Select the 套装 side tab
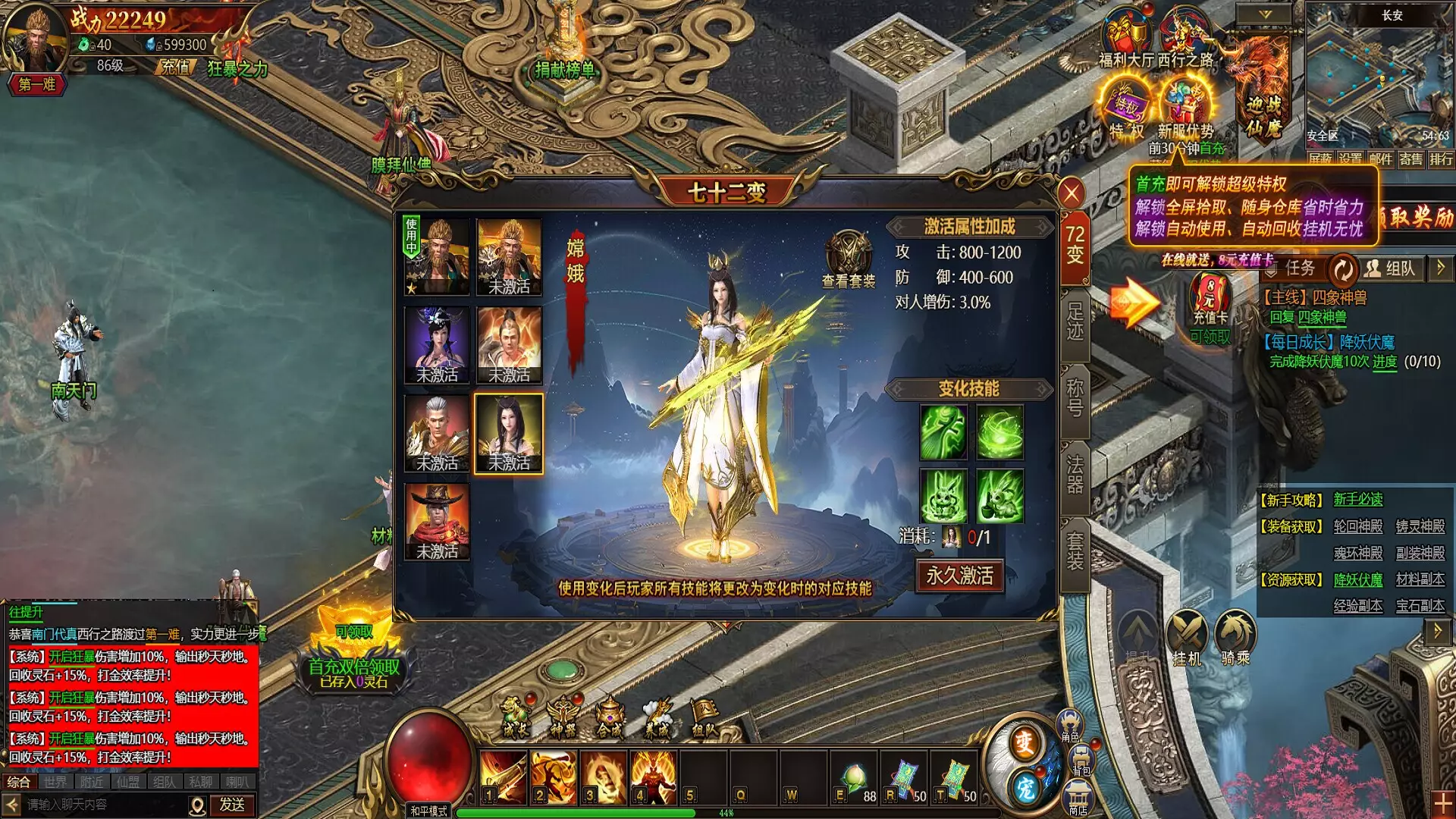 click(x=1075, y=551)
